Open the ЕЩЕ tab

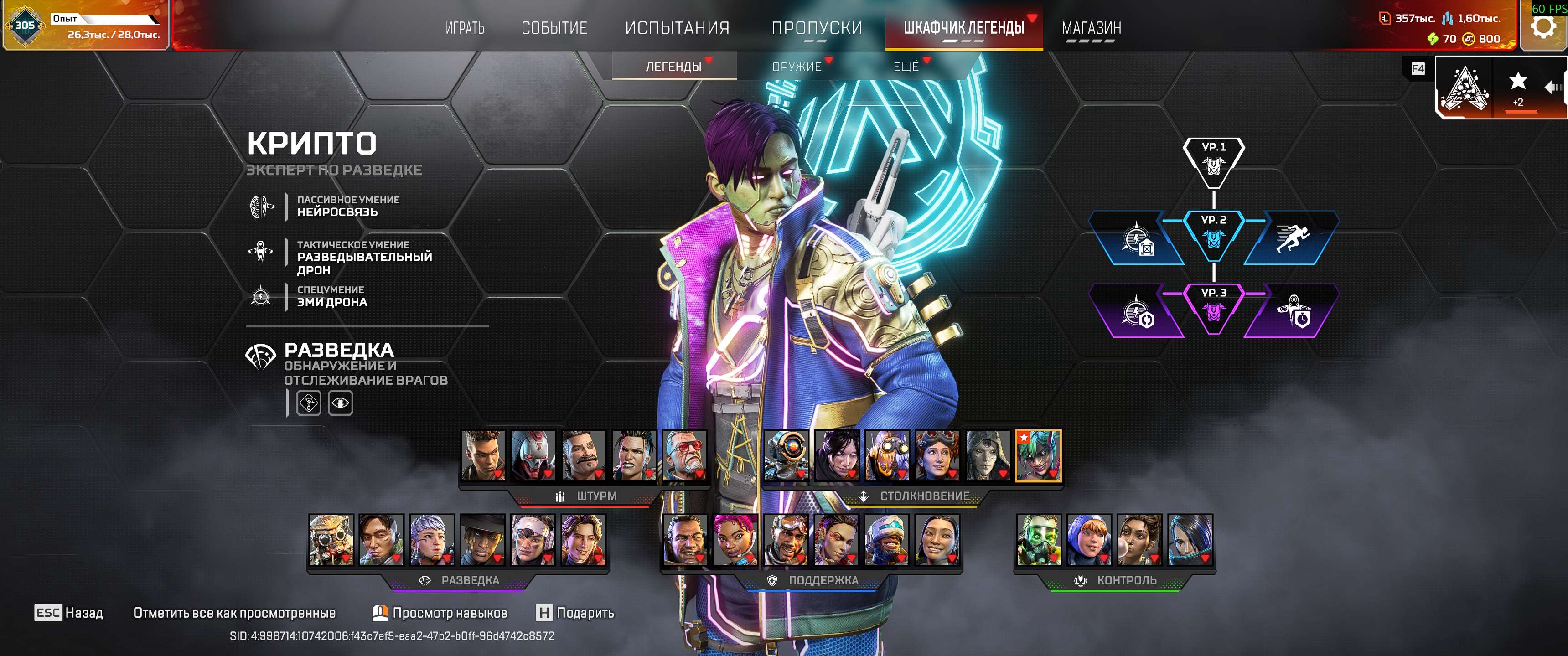(905, 67)
